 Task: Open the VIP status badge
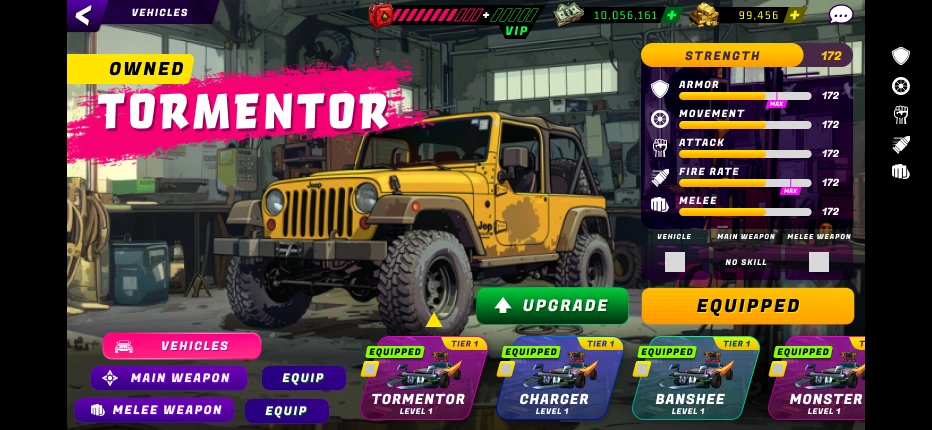(516, 31)
